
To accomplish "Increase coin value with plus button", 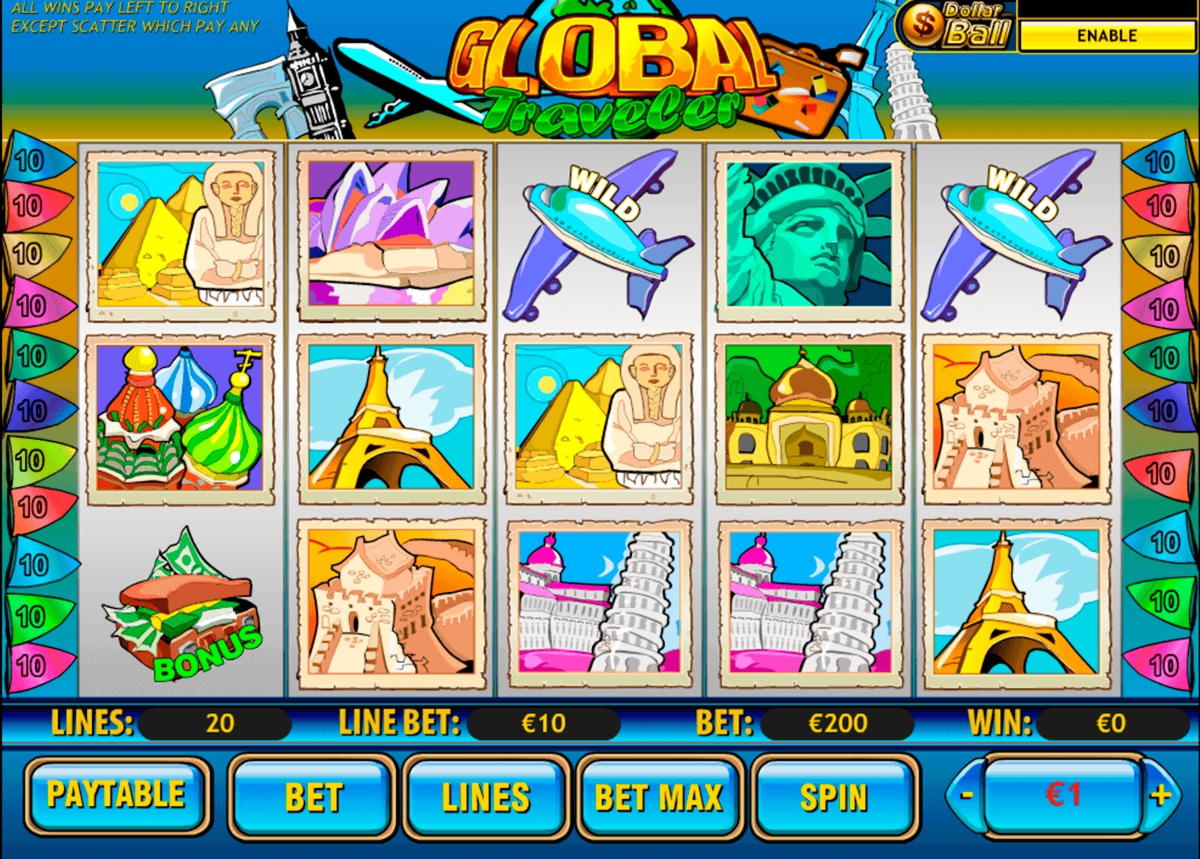I will (x=1160, y=796).
